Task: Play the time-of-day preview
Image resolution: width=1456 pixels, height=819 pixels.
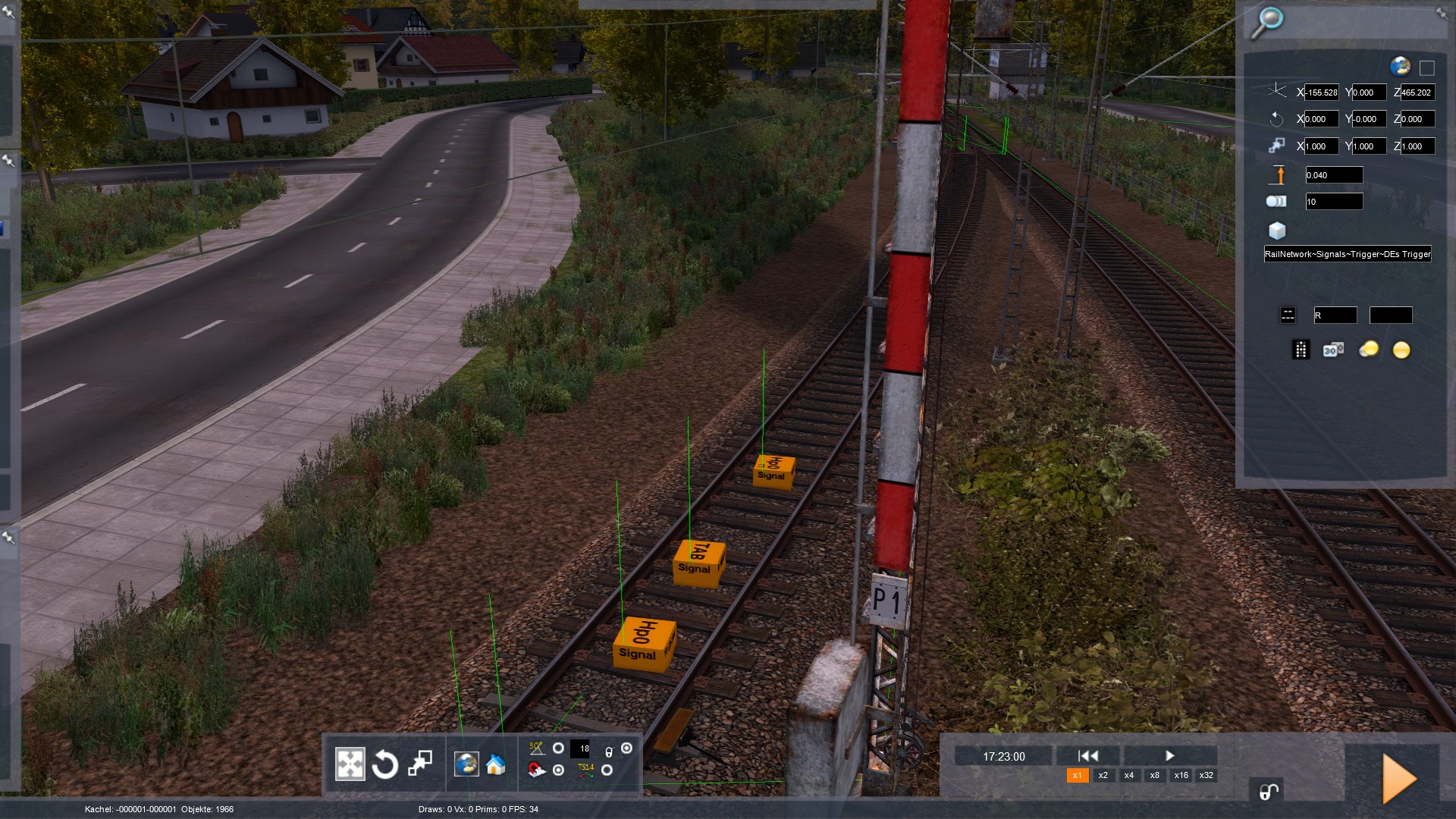Action: (x=1169, y=755)
